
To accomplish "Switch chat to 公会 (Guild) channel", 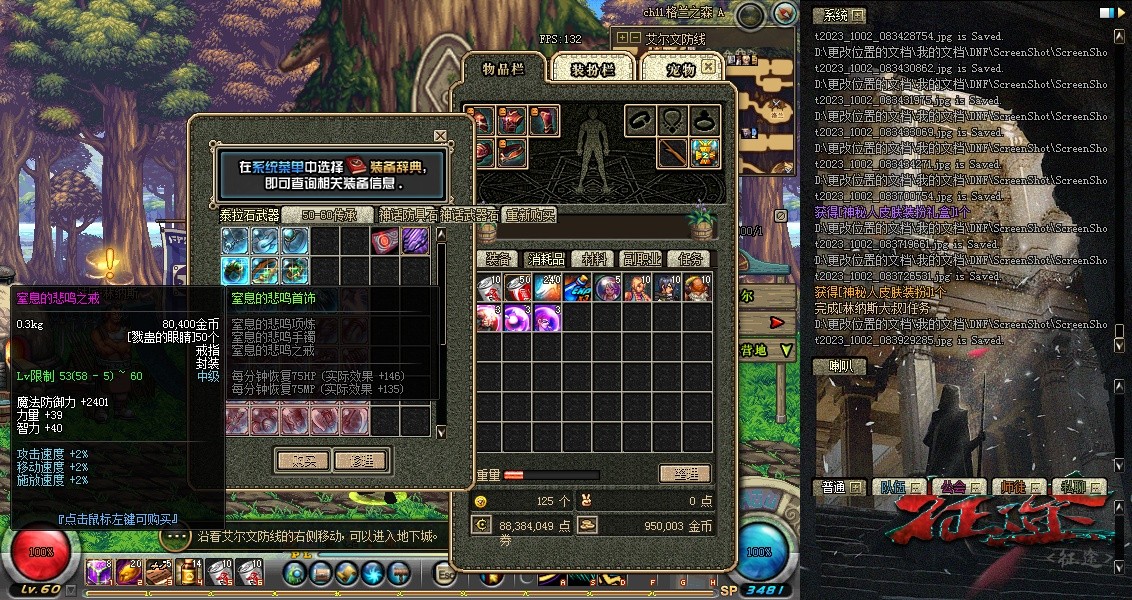I will 952,487.
